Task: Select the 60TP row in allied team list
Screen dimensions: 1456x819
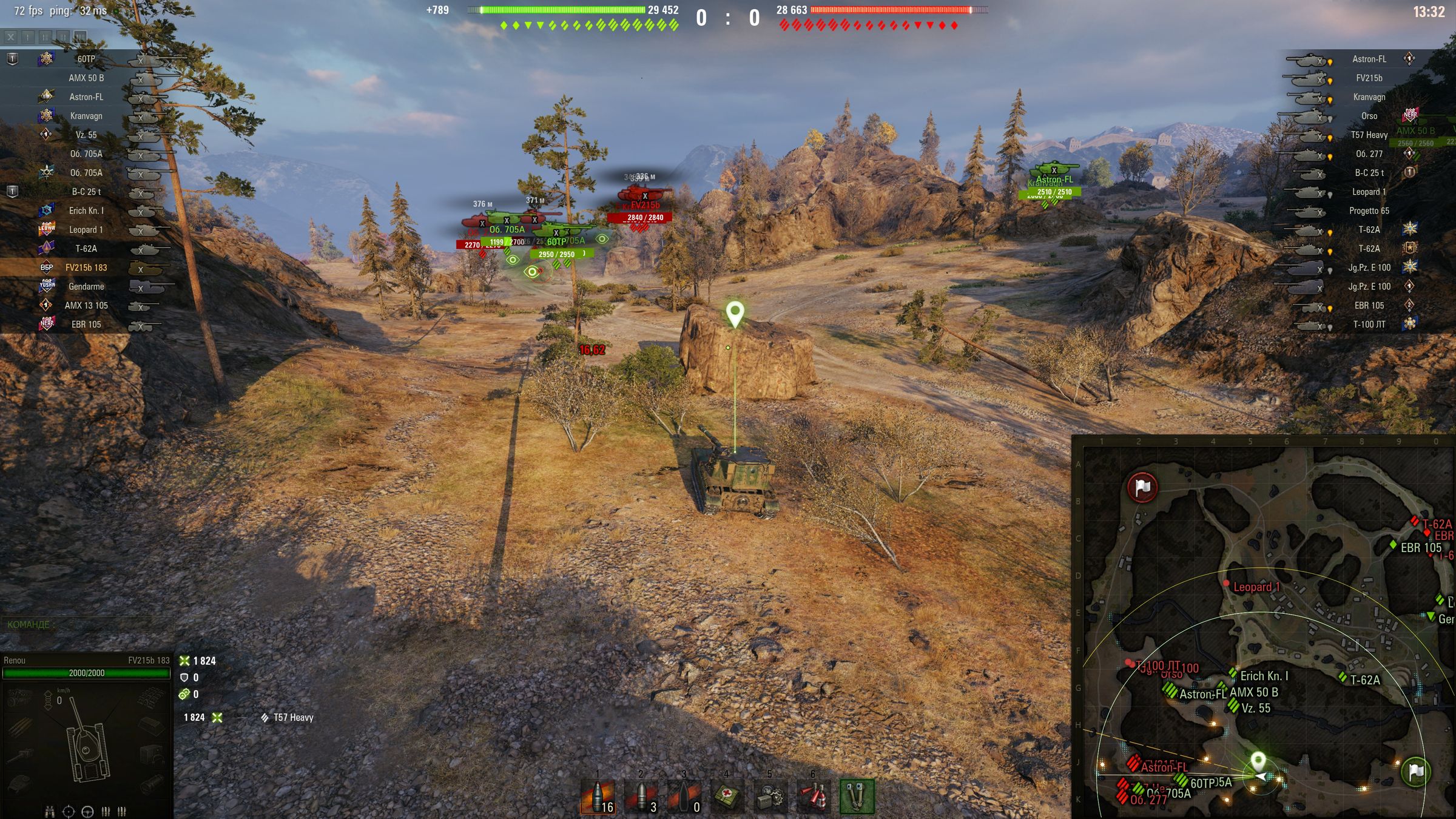Action: pyautogui.click(x=86, y=59)
